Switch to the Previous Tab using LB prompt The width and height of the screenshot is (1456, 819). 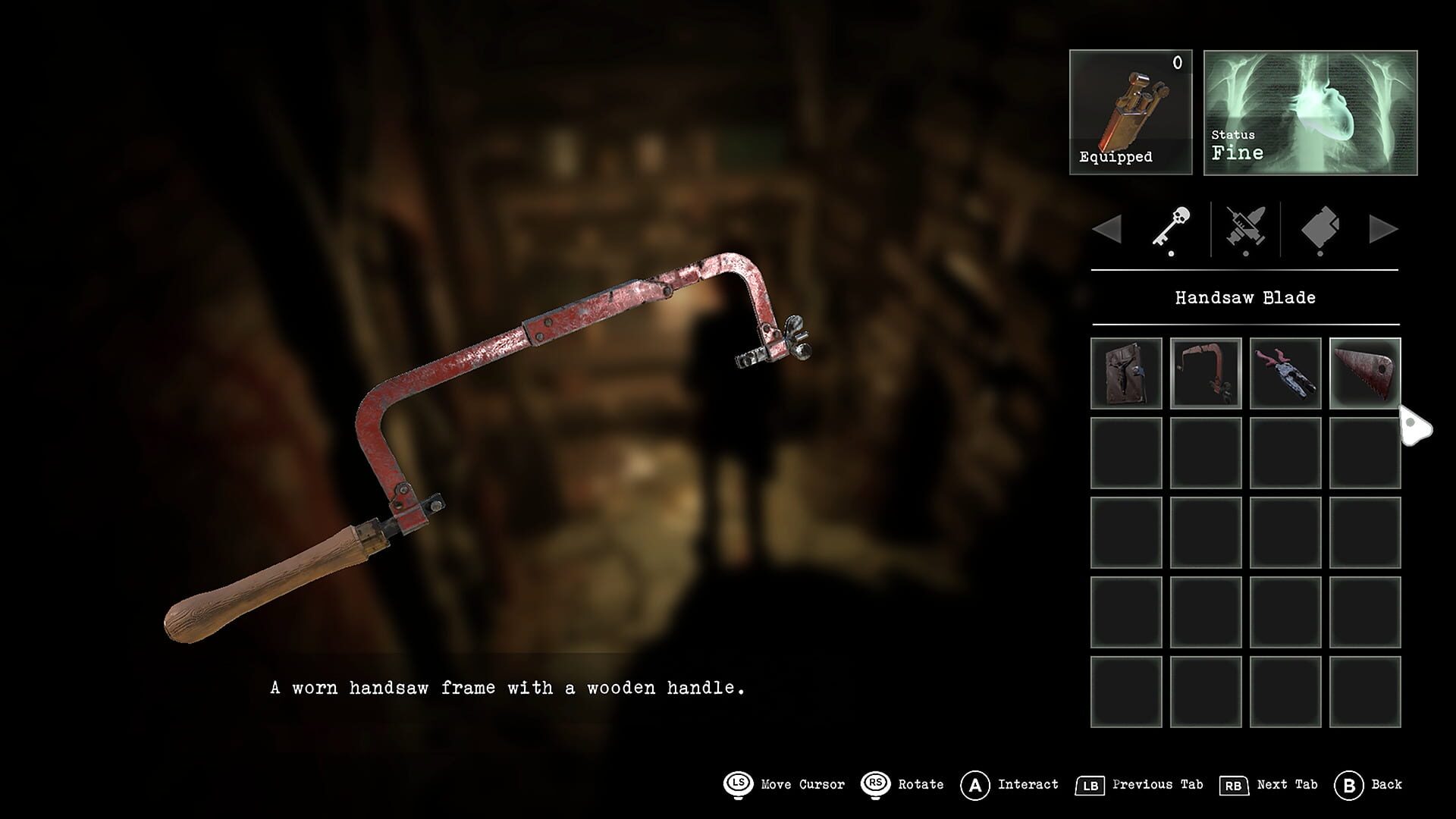tap(1090, 784)
